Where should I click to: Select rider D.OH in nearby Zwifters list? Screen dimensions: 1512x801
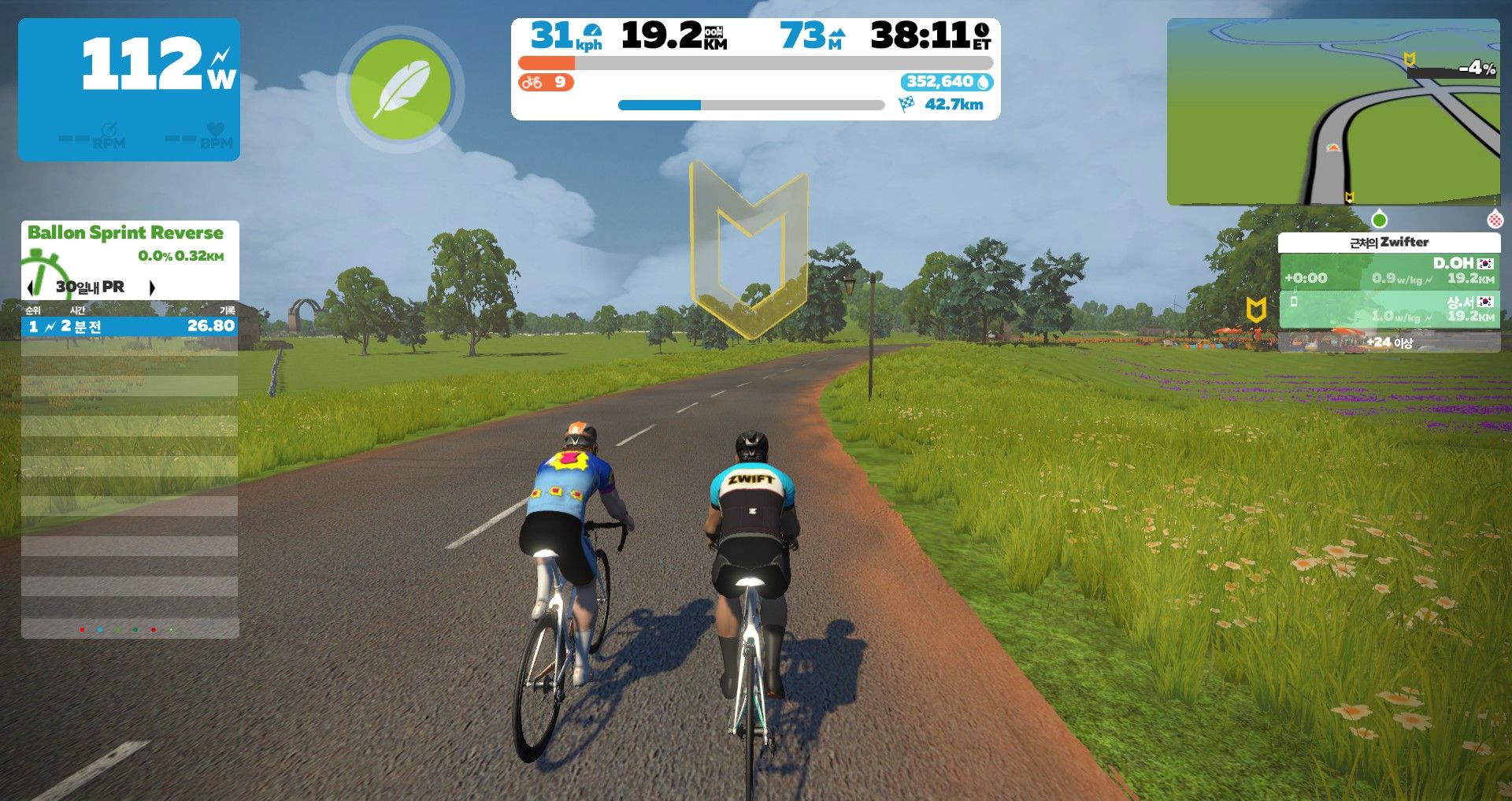[1389, 270]
